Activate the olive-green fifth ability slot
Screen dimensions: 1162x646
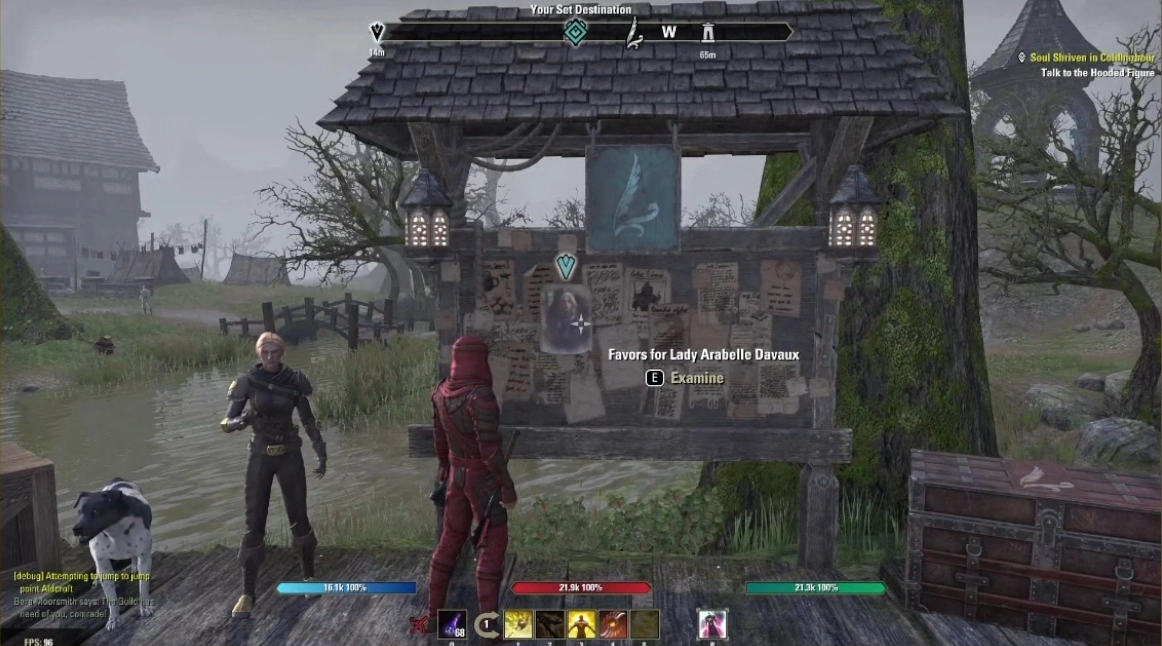645,625
